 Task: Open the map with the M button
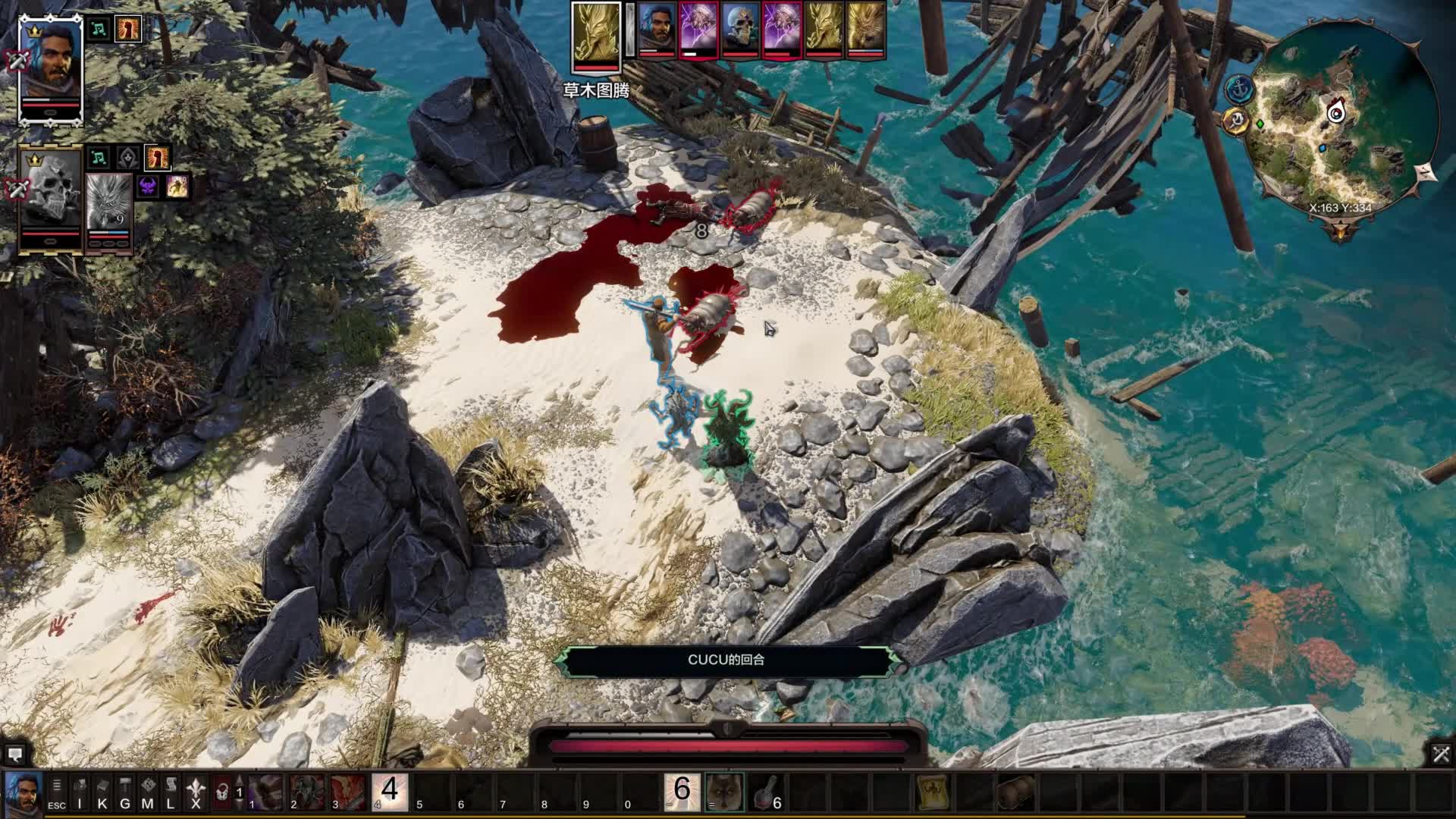(148, 792)
